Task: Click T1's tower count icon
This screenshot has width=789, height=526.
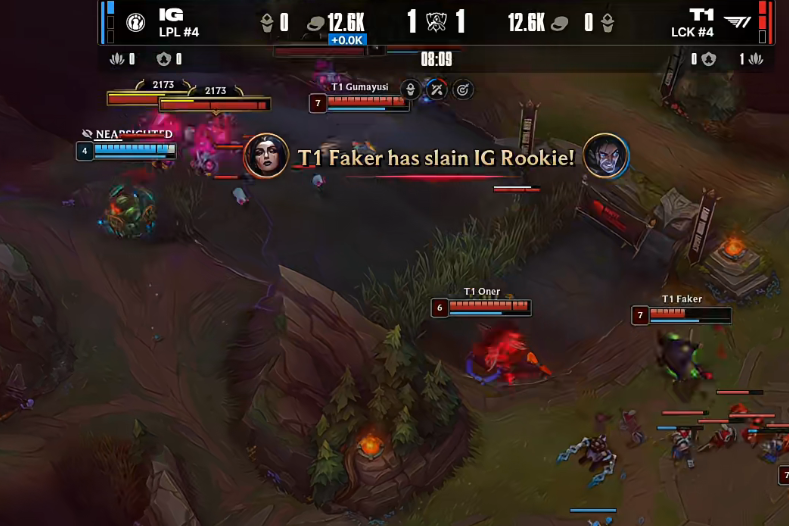Action: click(607, 23)
